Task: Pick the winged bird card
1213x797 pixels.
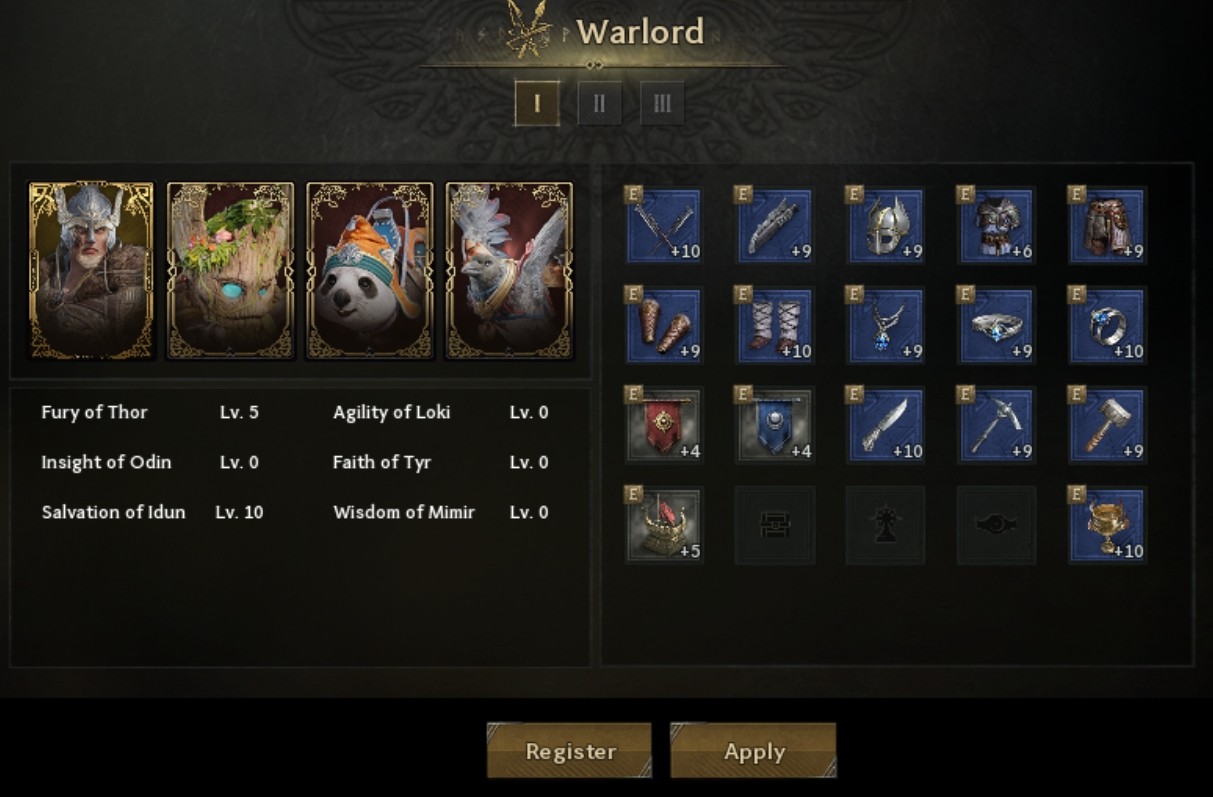Action: (x=509, y=270)
